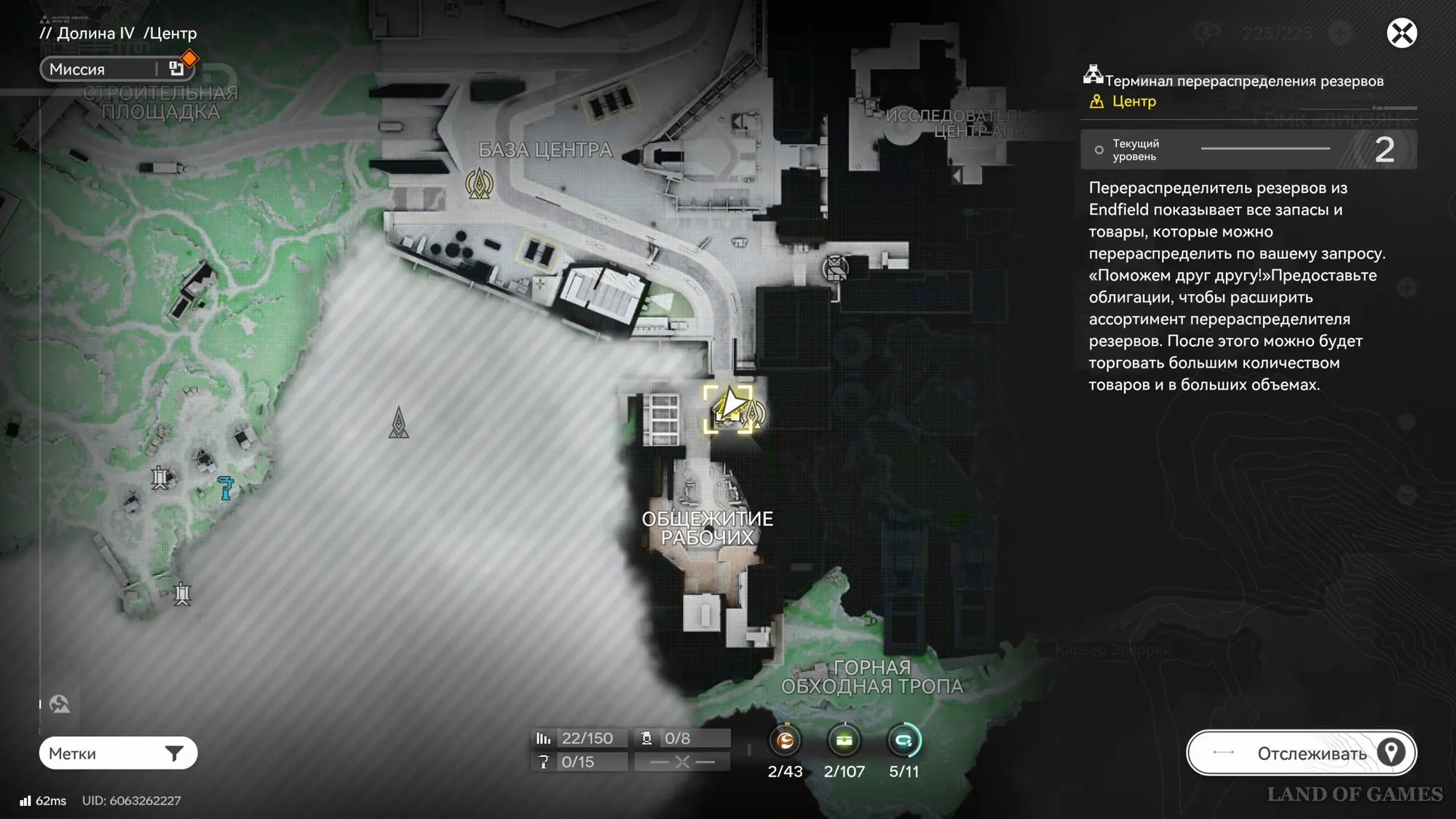
Task: Select the gold marker below База Центра label
Action: [x=479, y=183]
